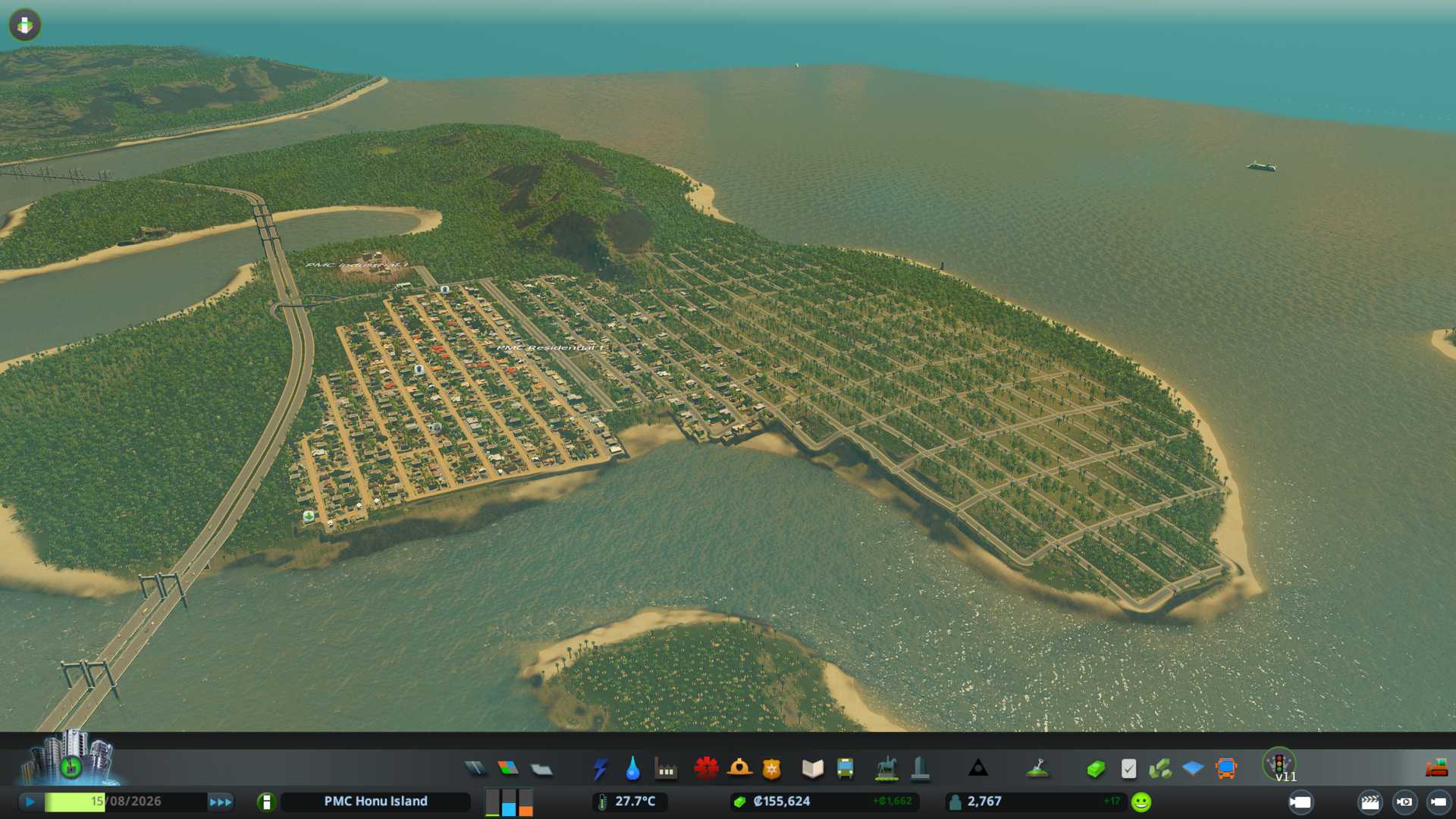This screenshot has height=819, width=1456.
Task: Open the Parks statue menu
Action: click(886, 769)
